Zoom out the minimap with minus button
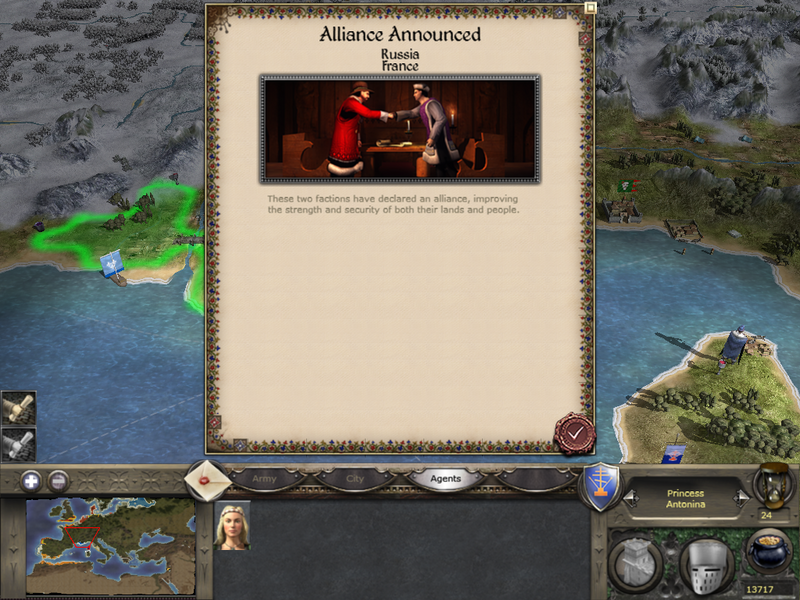The height and width of the screenshot is (600, 800). (x=59, y=480)
